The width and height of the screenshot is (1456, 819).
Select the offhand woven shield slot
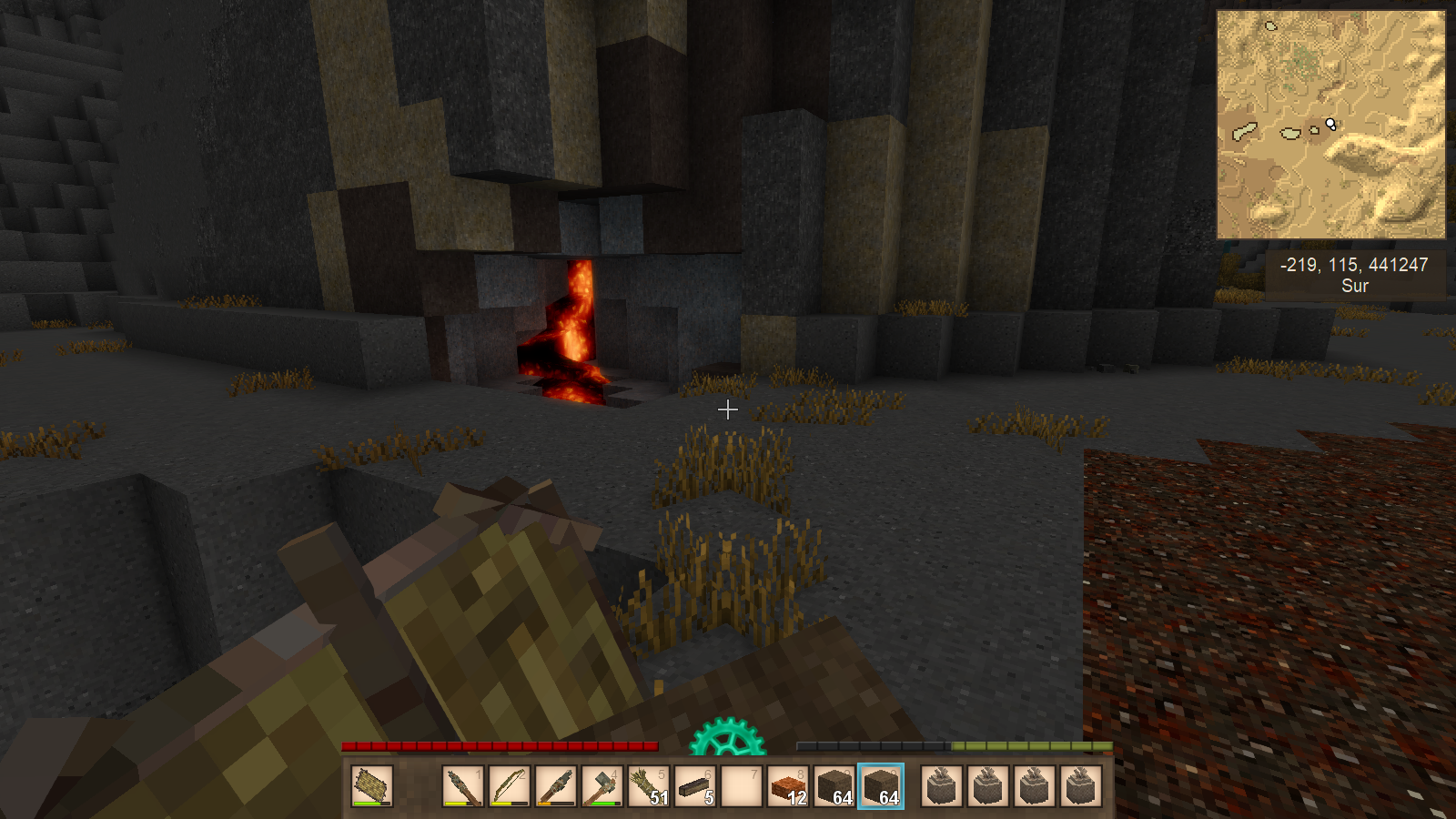click(372, 785)
